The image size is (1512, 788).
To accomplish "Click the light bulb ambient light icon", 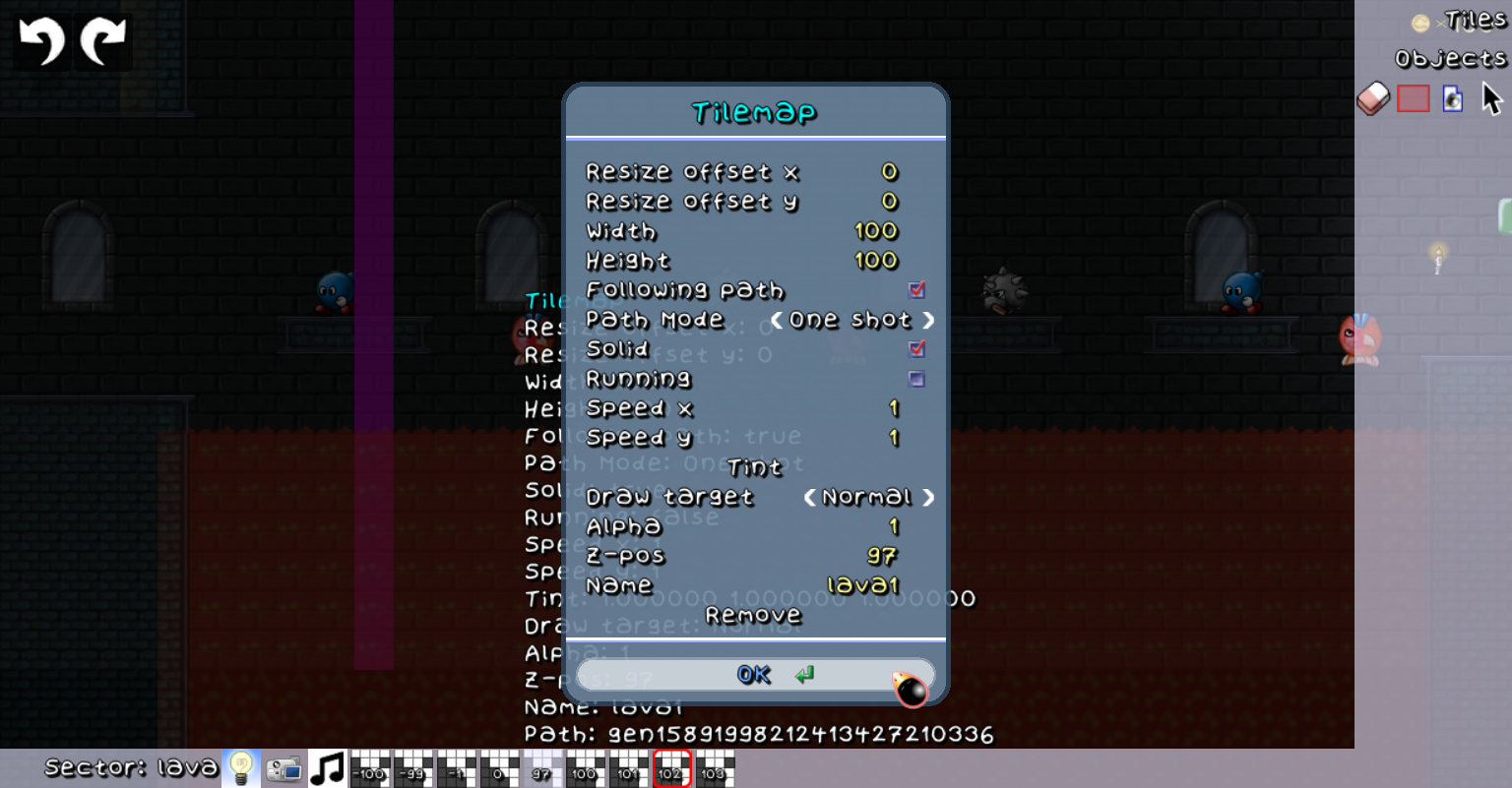I will (241, 768).
